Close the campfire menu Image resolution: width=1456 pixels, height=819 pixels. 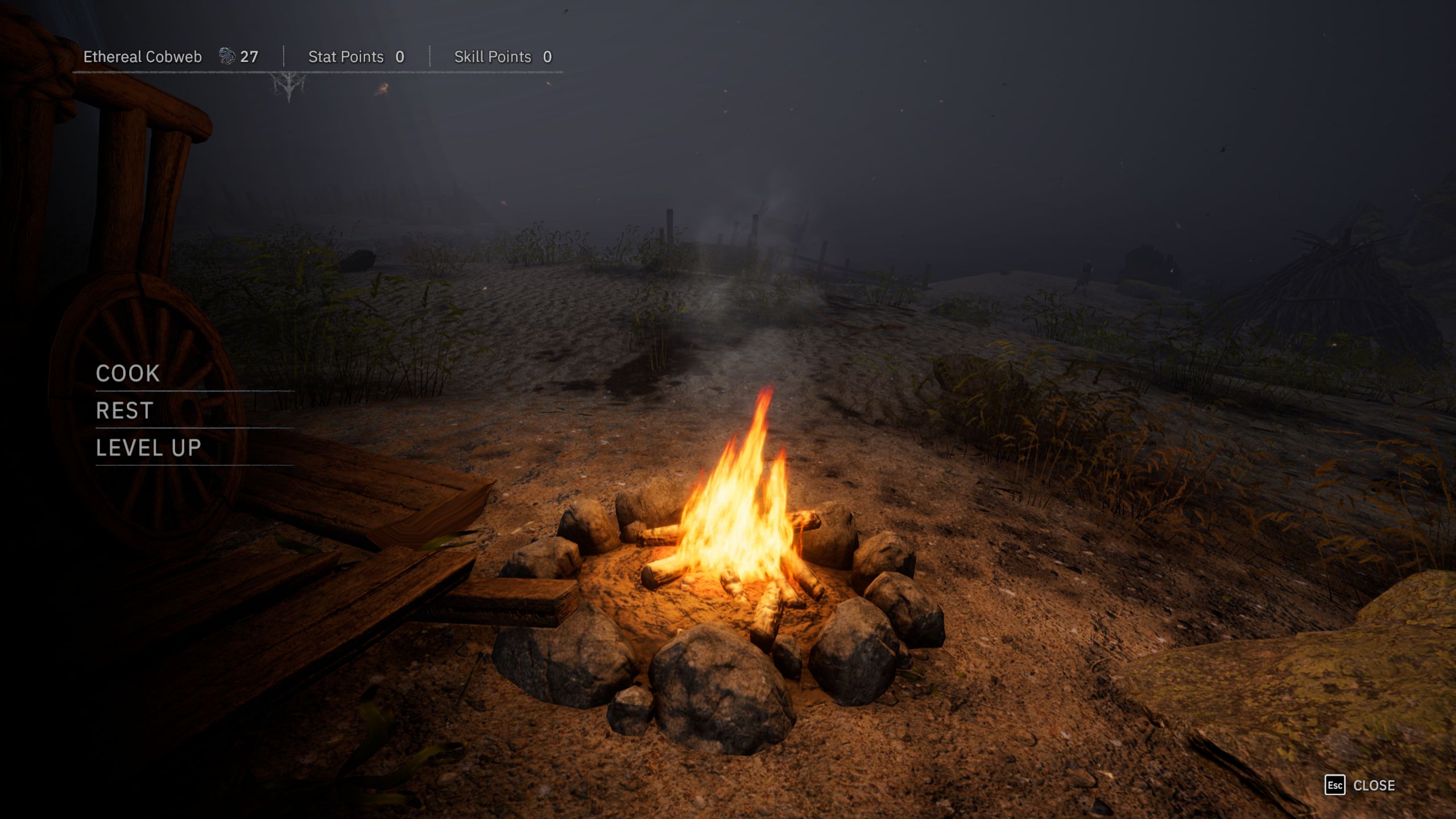tap(1360, 785)
